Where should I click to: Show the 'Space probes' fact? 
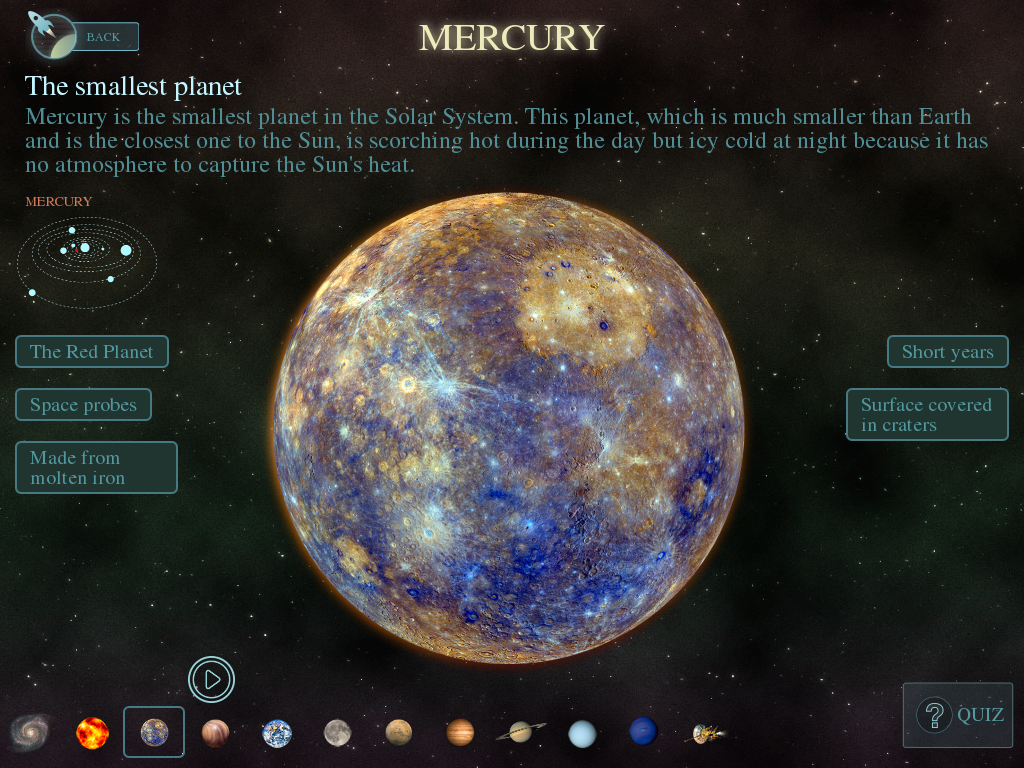[x=84, y=405]
